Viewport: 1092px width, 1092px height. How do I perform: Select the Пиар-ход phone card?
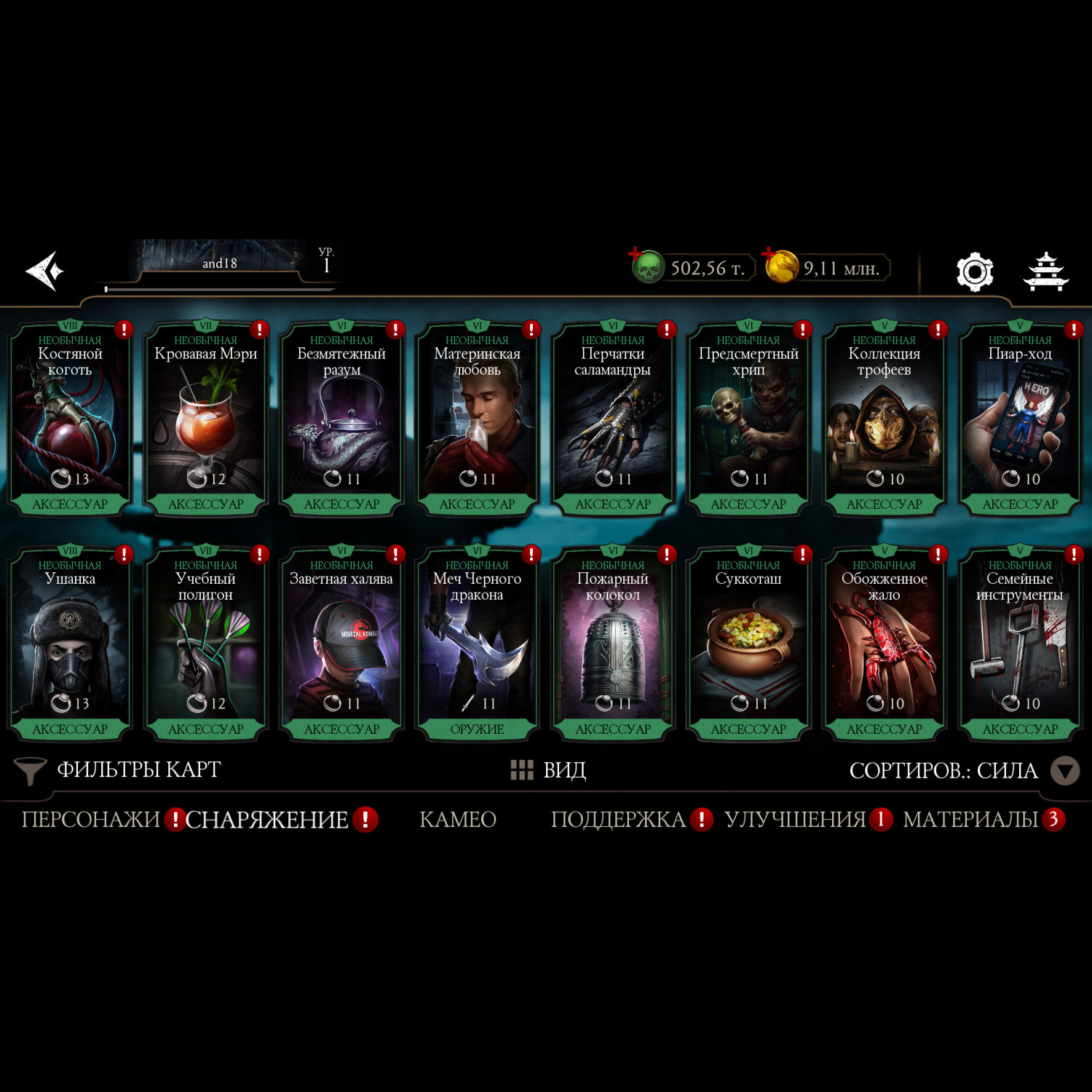pyautogui.click(x=1019, y=420)
